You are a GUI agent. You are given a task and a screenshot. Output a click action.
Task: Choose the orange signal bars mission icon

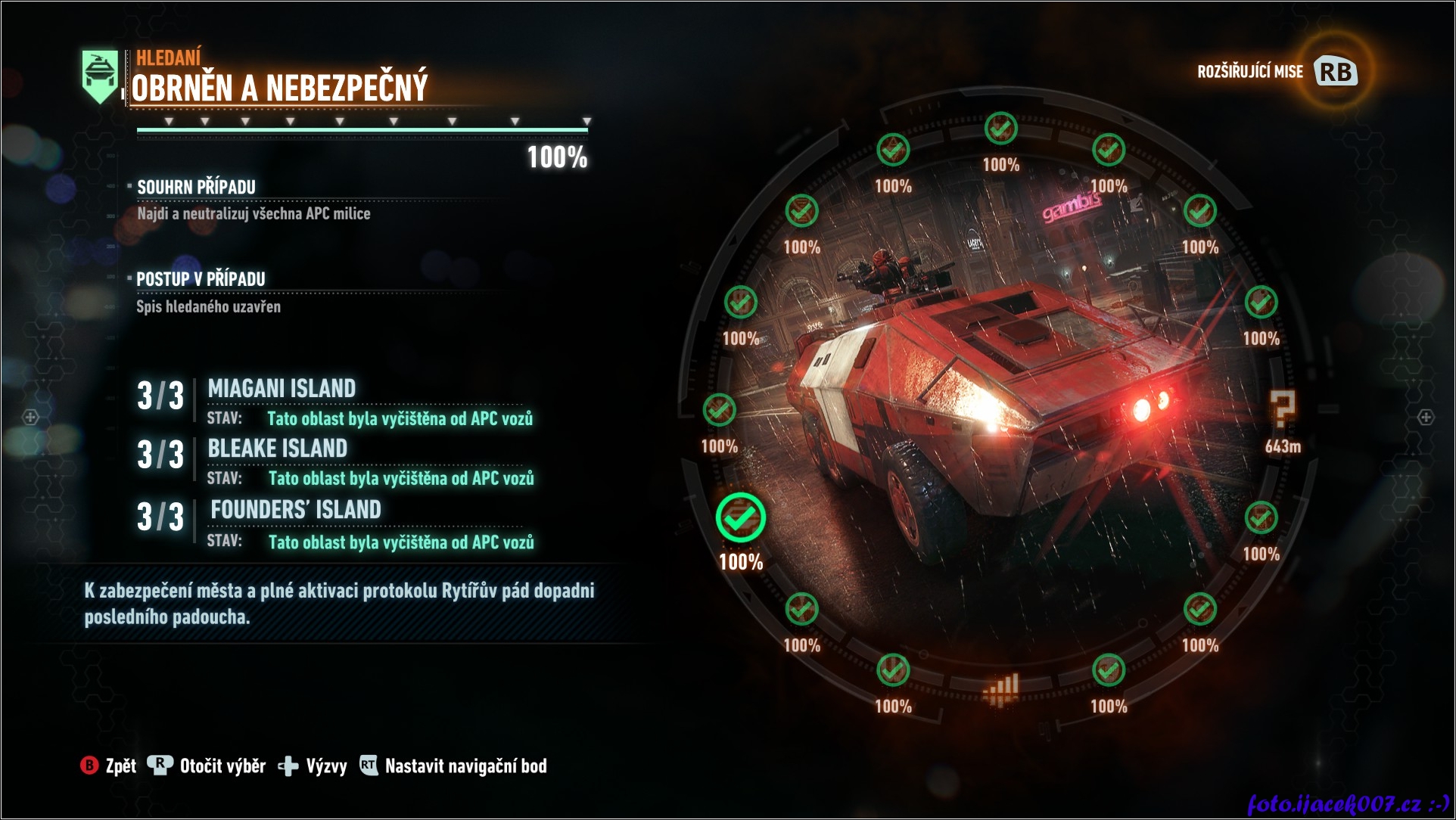(x=1001, y=689)
